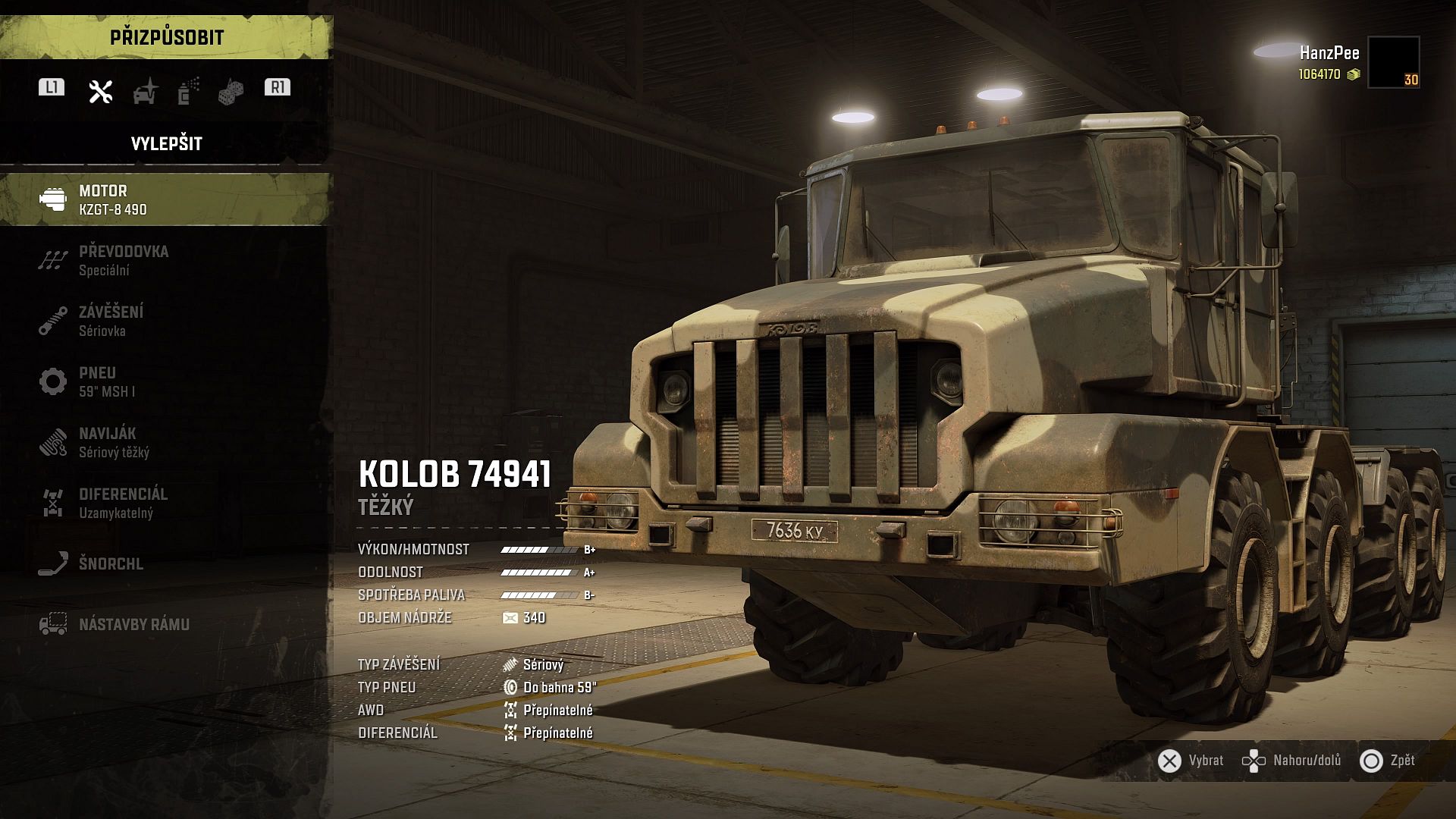Select the Naviják winch upgrade
1456x819 pixels.
coord(165,442)
